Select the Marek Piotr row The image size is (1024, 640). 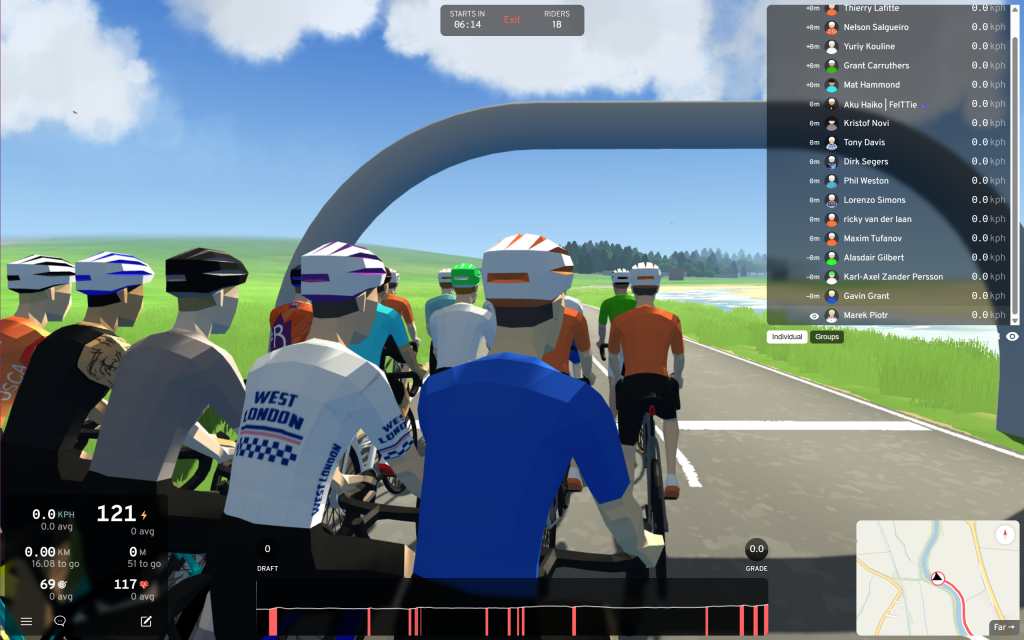click(867, 315)
